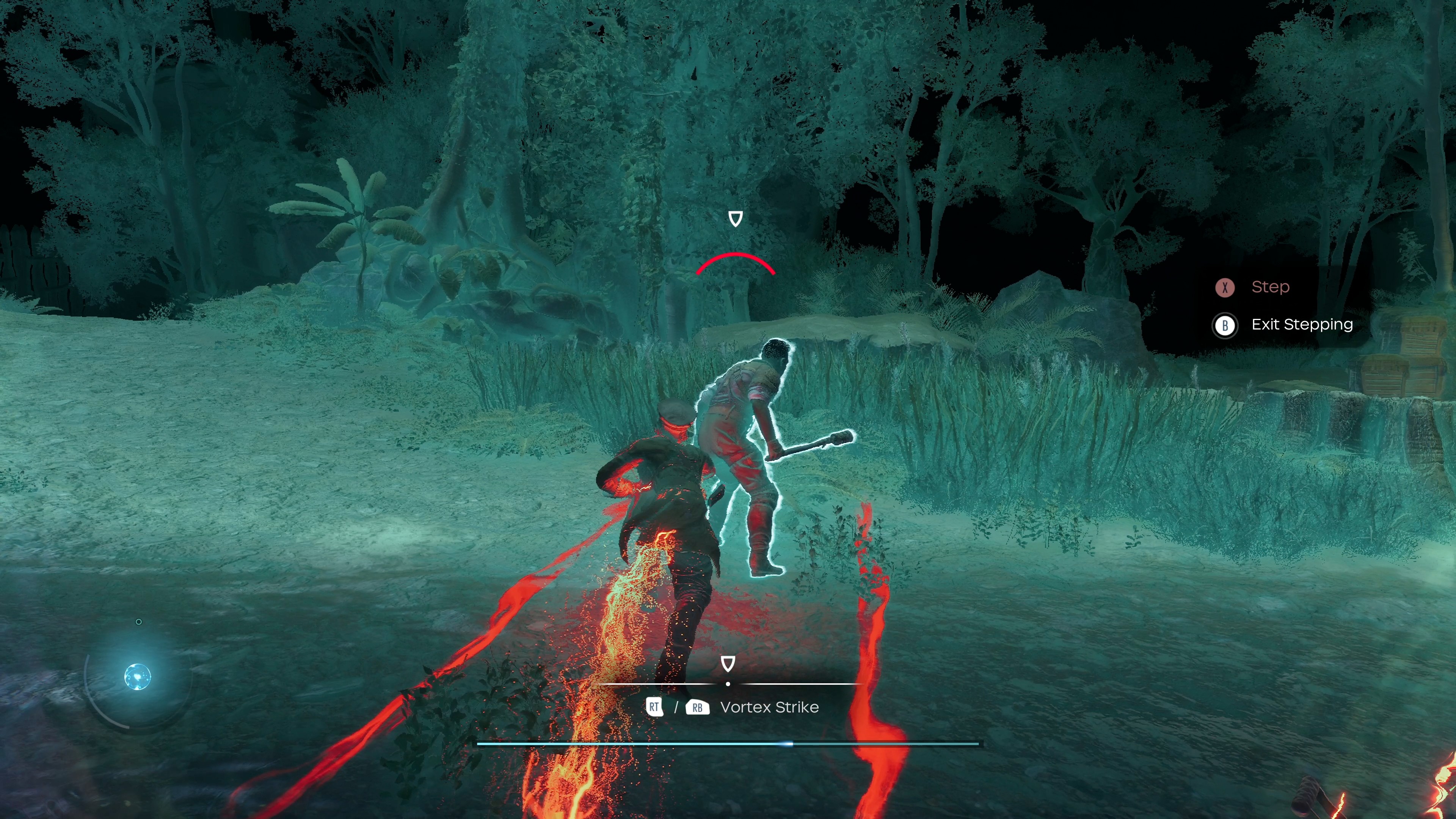Image resolution: width=1456 pixels, height=819 pixels.
Task: Select the RT trigger icon near Vortex Strike
Action: (x=654, y=706)
